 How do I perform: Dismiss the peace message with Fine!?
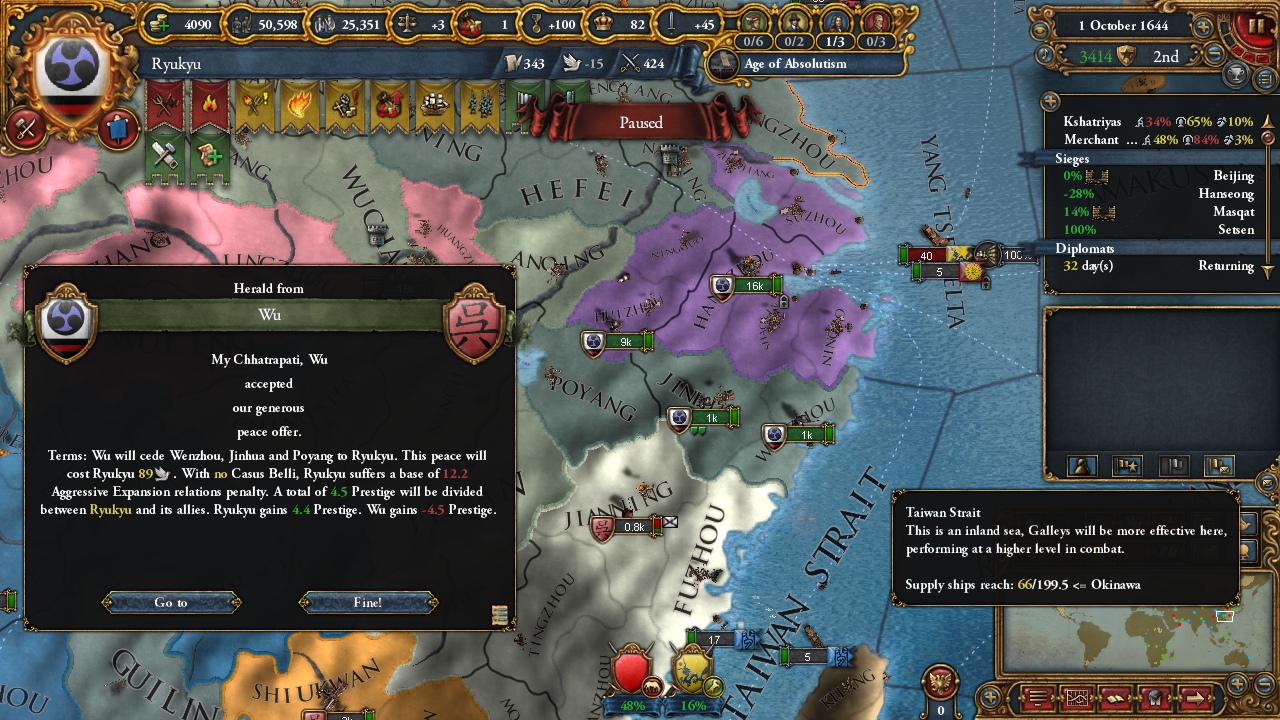tap(367, 602)
